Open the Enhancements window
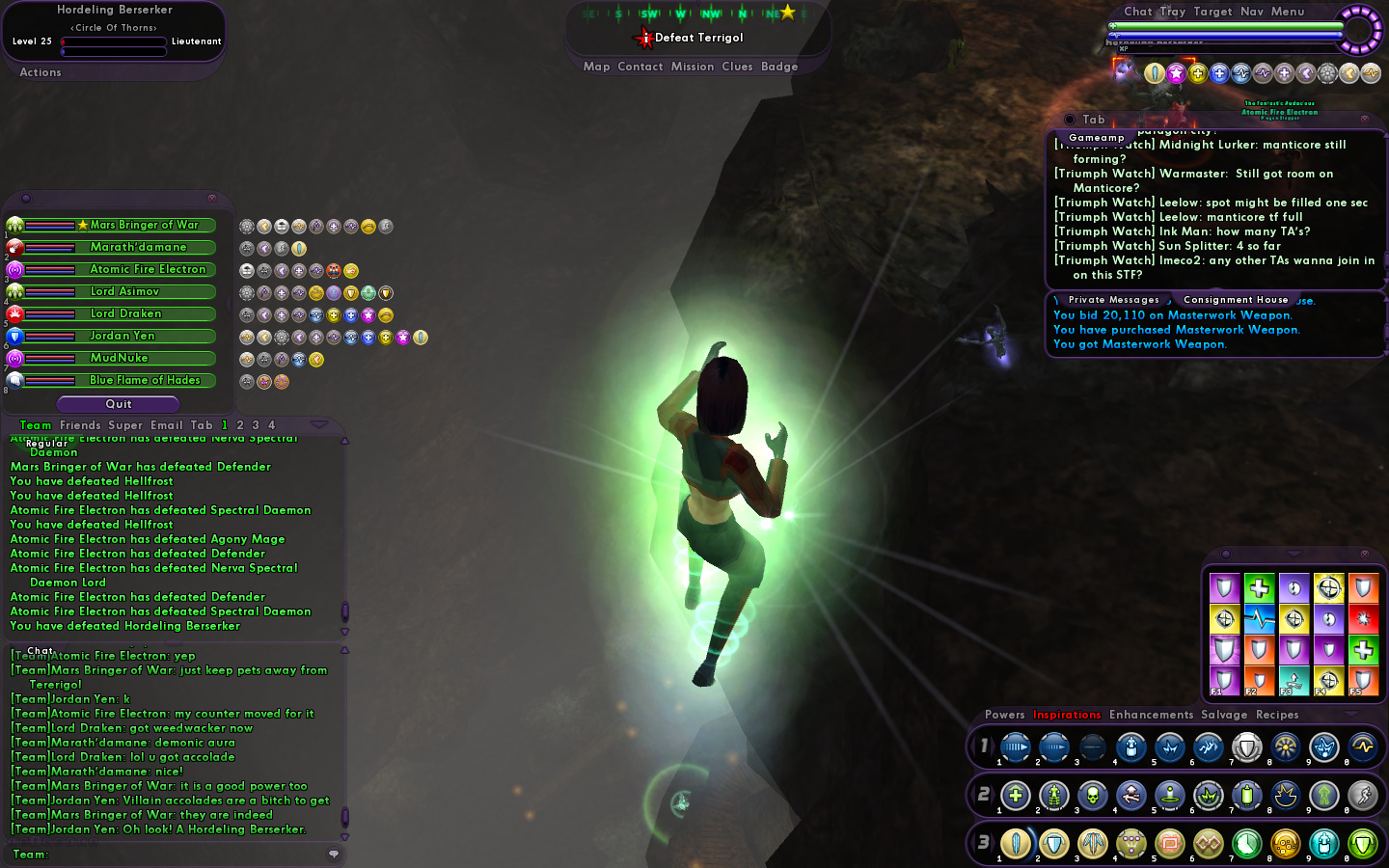The height and width of the screenshot is (868, 1389). click(1151, 715)
